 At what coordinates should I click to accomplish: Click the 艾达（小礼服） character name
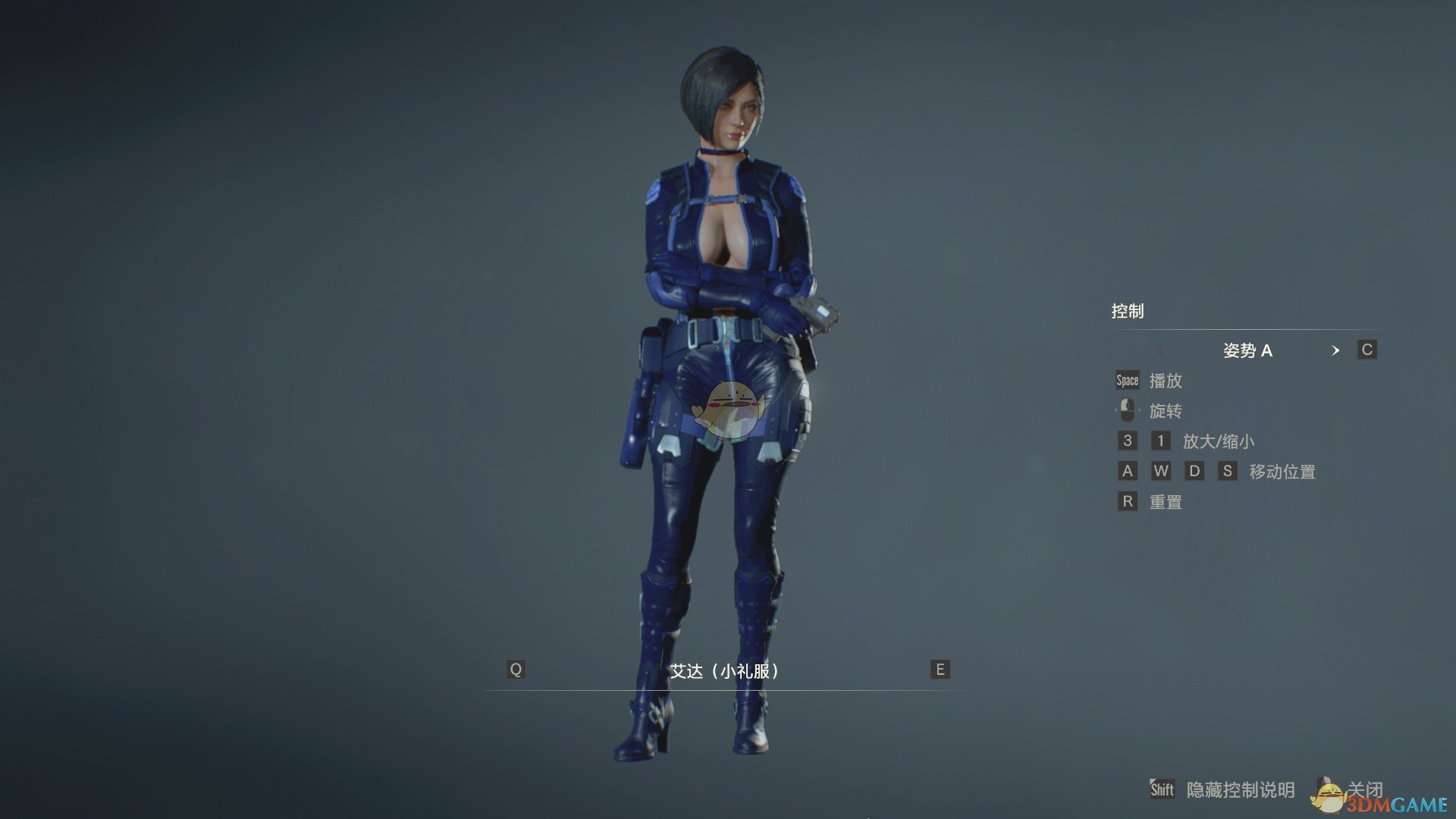727,670
